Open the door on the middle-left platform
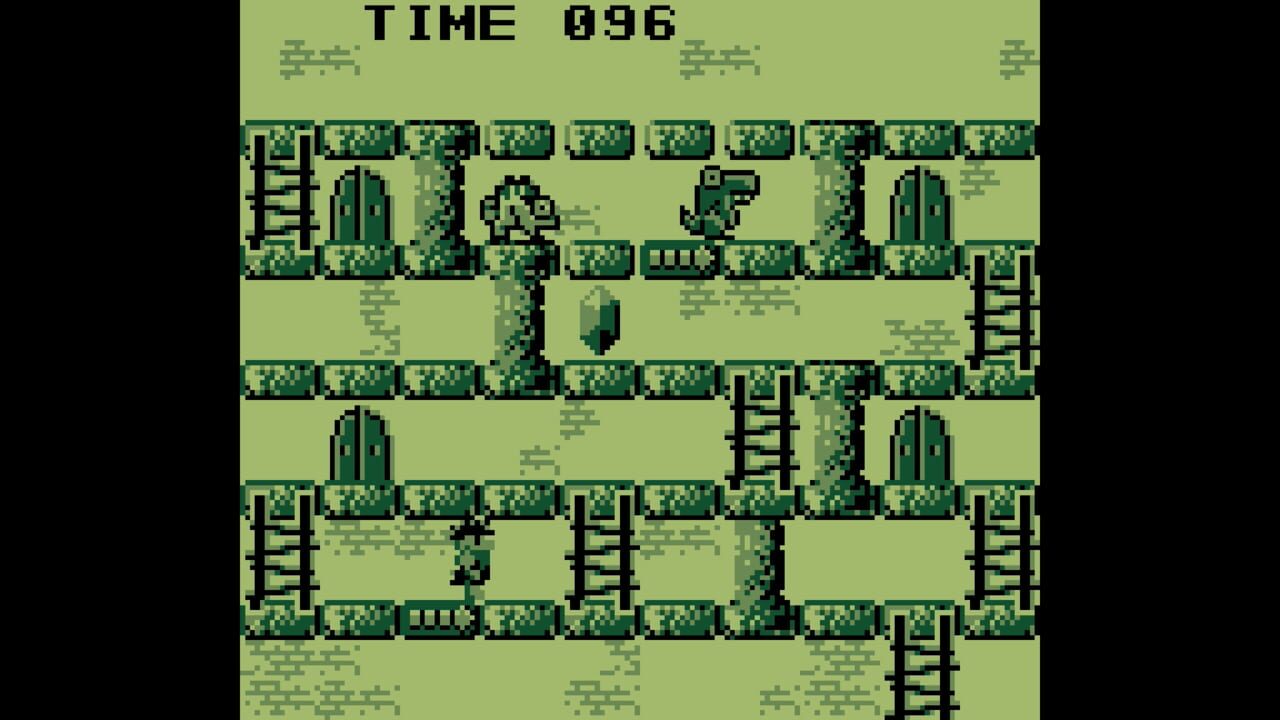 click(x=360, y=445)
